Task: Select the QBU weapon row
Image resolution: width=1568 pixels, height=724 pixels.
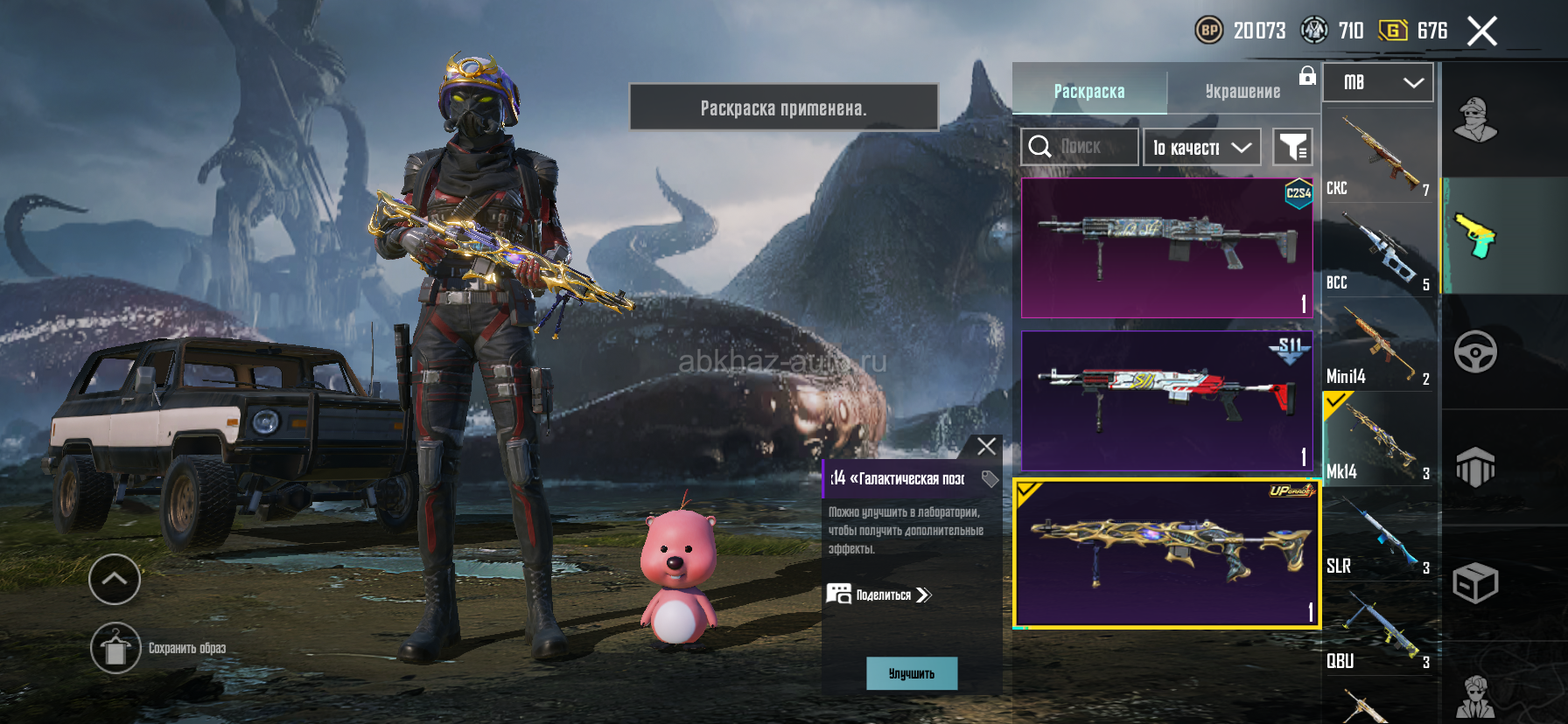Action: point(1378,630)
